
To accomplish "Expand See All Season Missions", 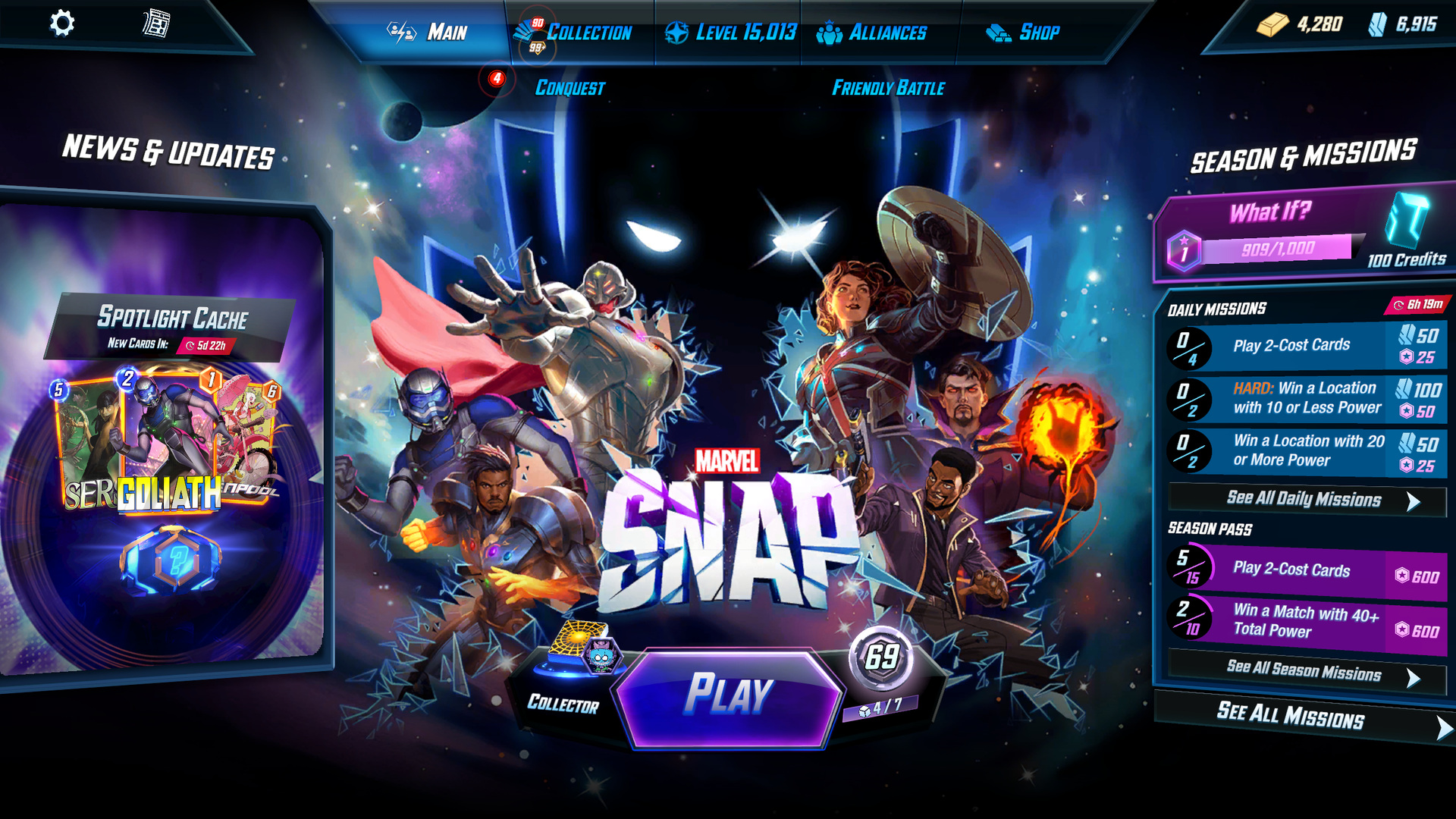I will coord(1304,673).
